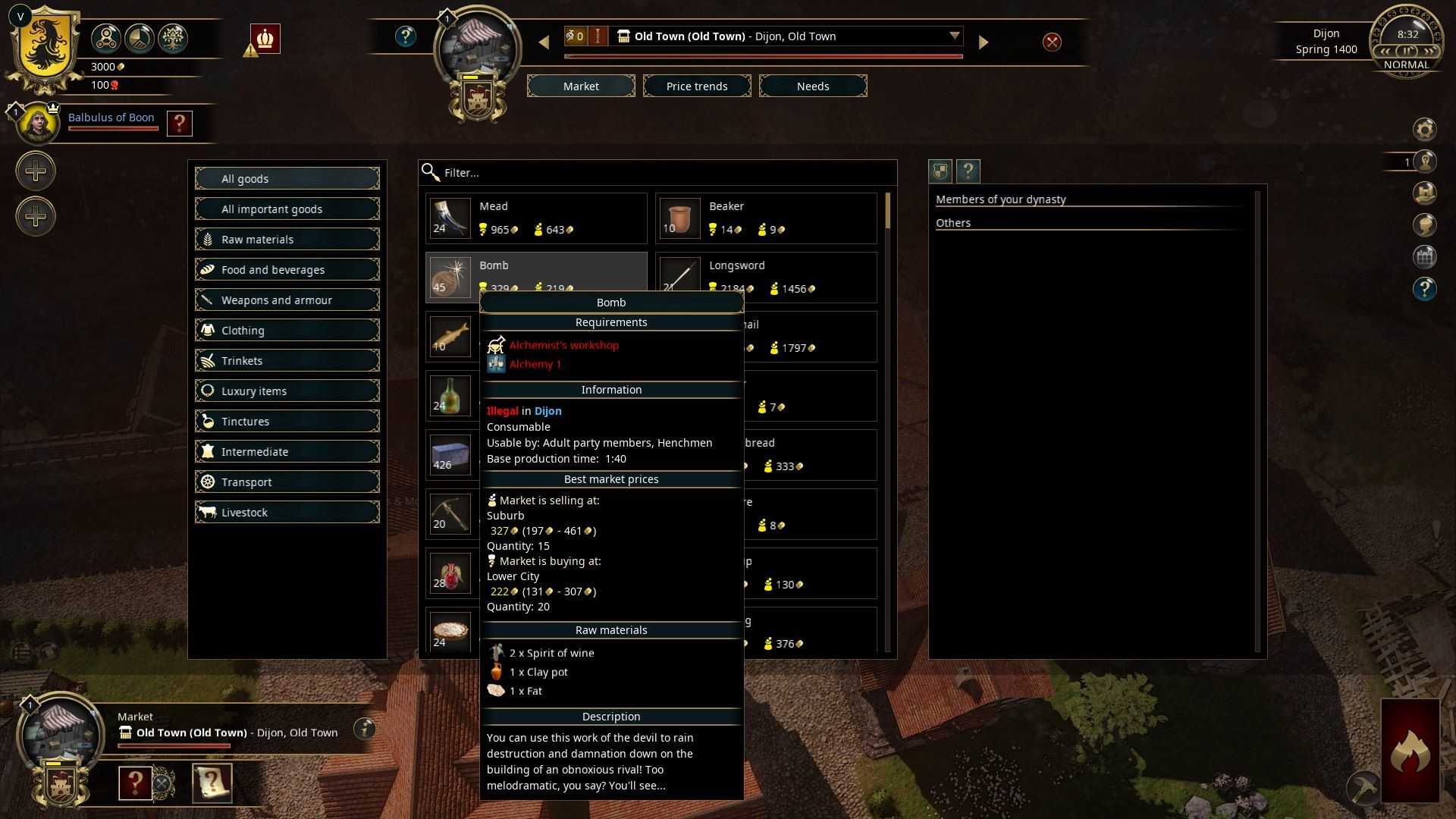The image size is (1456, 819).
Task: Click the warning triangle near the crown
Action: (249, 51)
